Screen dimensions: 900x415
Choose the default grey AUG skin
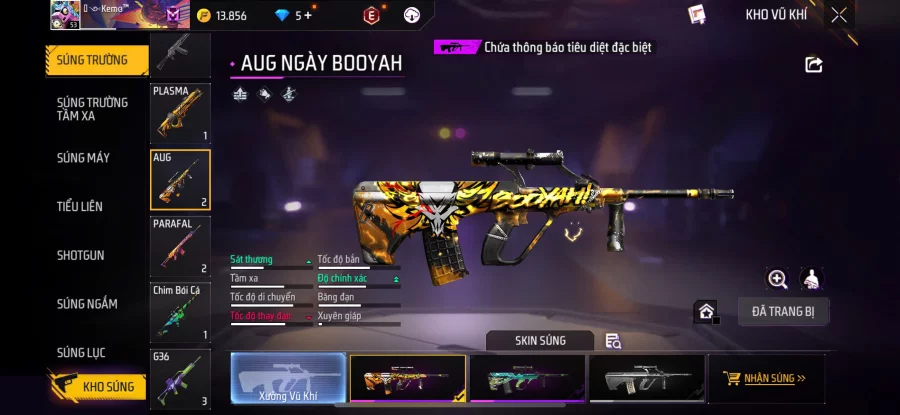[x=647, y=379]
